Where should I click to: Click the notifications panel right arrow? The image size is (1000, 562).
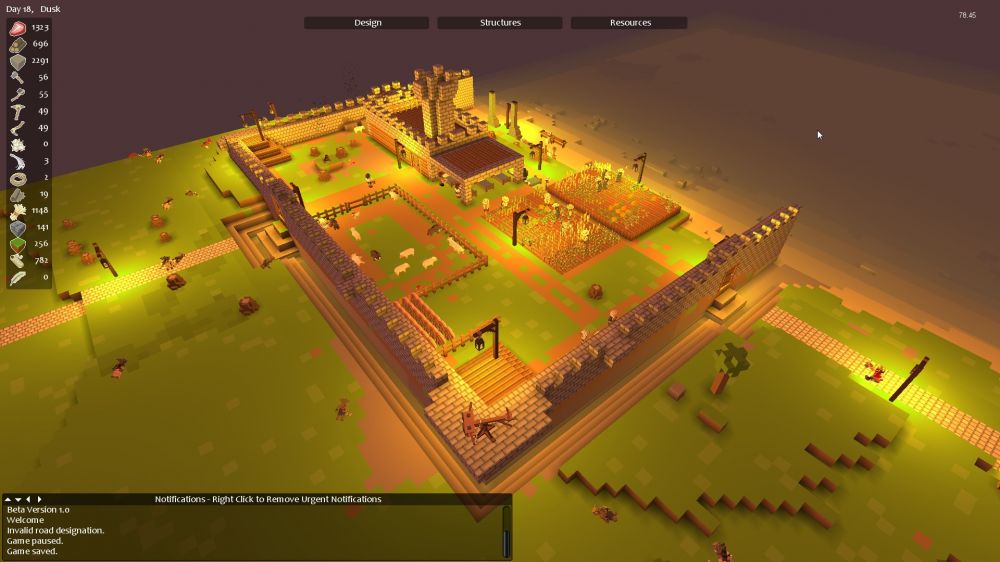(40, 499)
